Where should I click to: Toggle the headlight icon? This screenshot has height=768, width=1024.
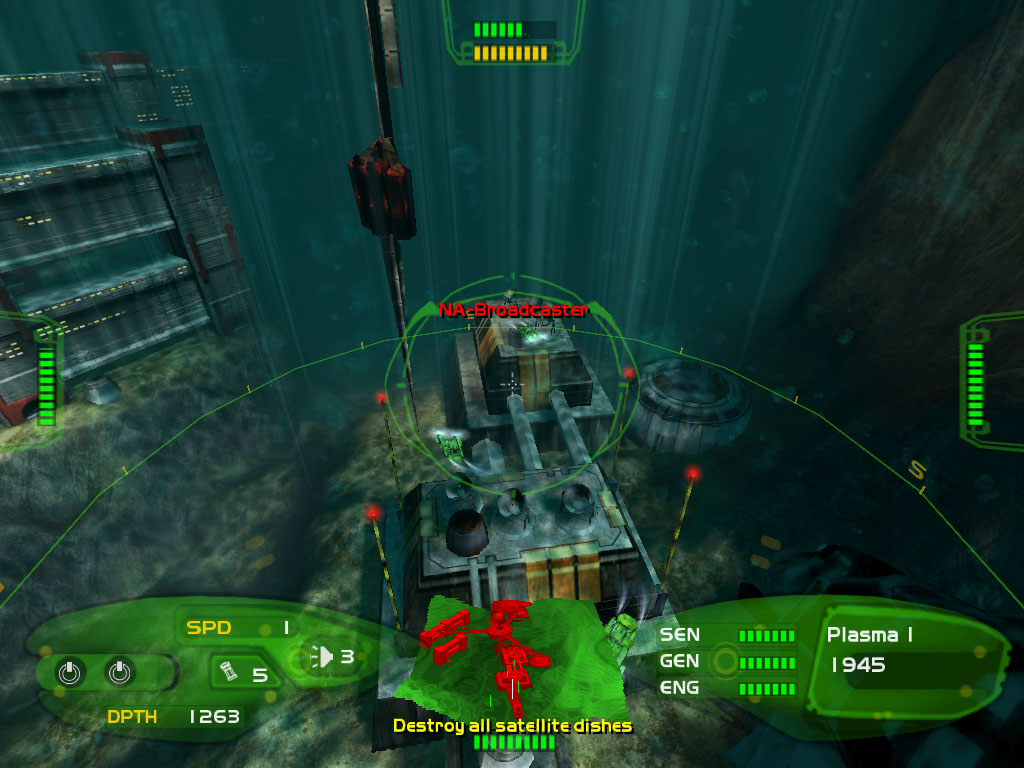click(322, 657)
